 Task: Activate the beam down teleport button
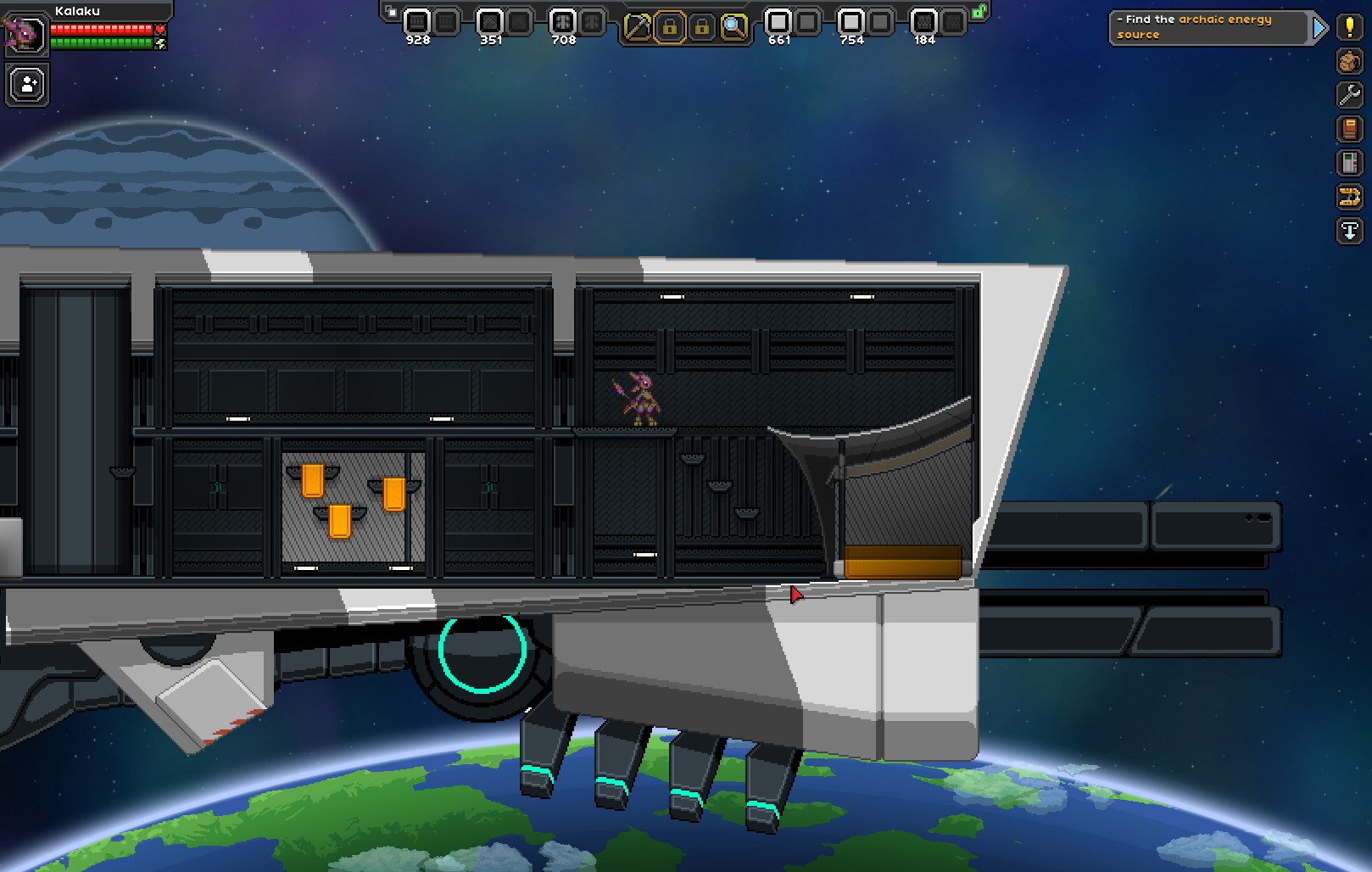1349,231
